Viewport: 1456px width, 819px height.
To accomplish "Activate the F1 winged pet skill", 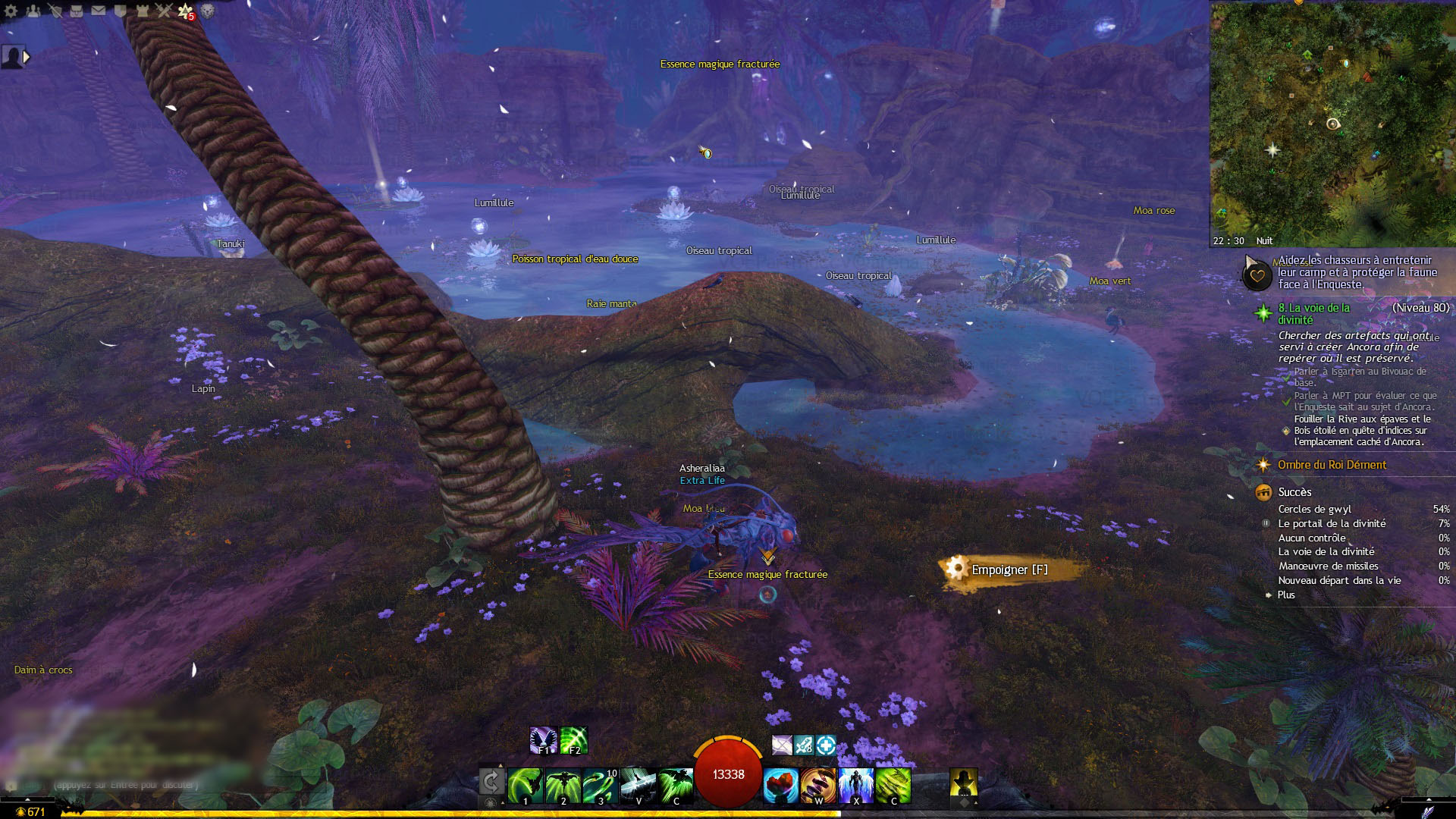I will [x=544, y=740].
